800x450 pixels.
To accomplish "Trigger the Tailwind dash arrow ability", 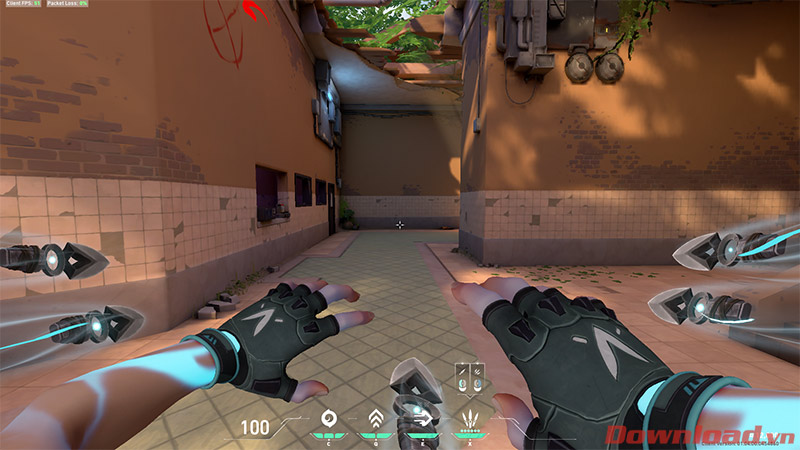I will click(x=424, y=420).
